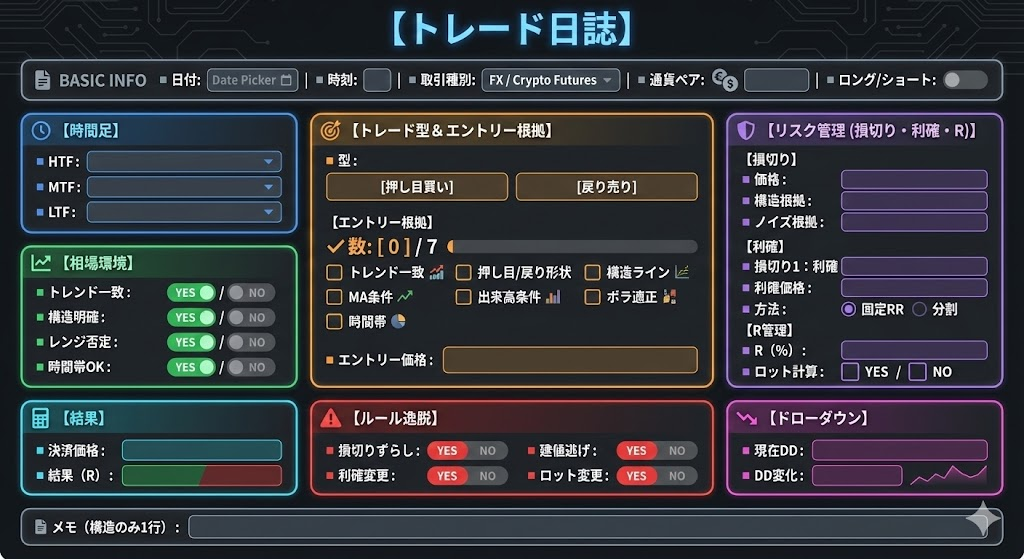The width and height of the screenshot is (1024, 559).
Task: Check the トレンド一致 entry basis checkbox
Action: (x=335, y=272)
